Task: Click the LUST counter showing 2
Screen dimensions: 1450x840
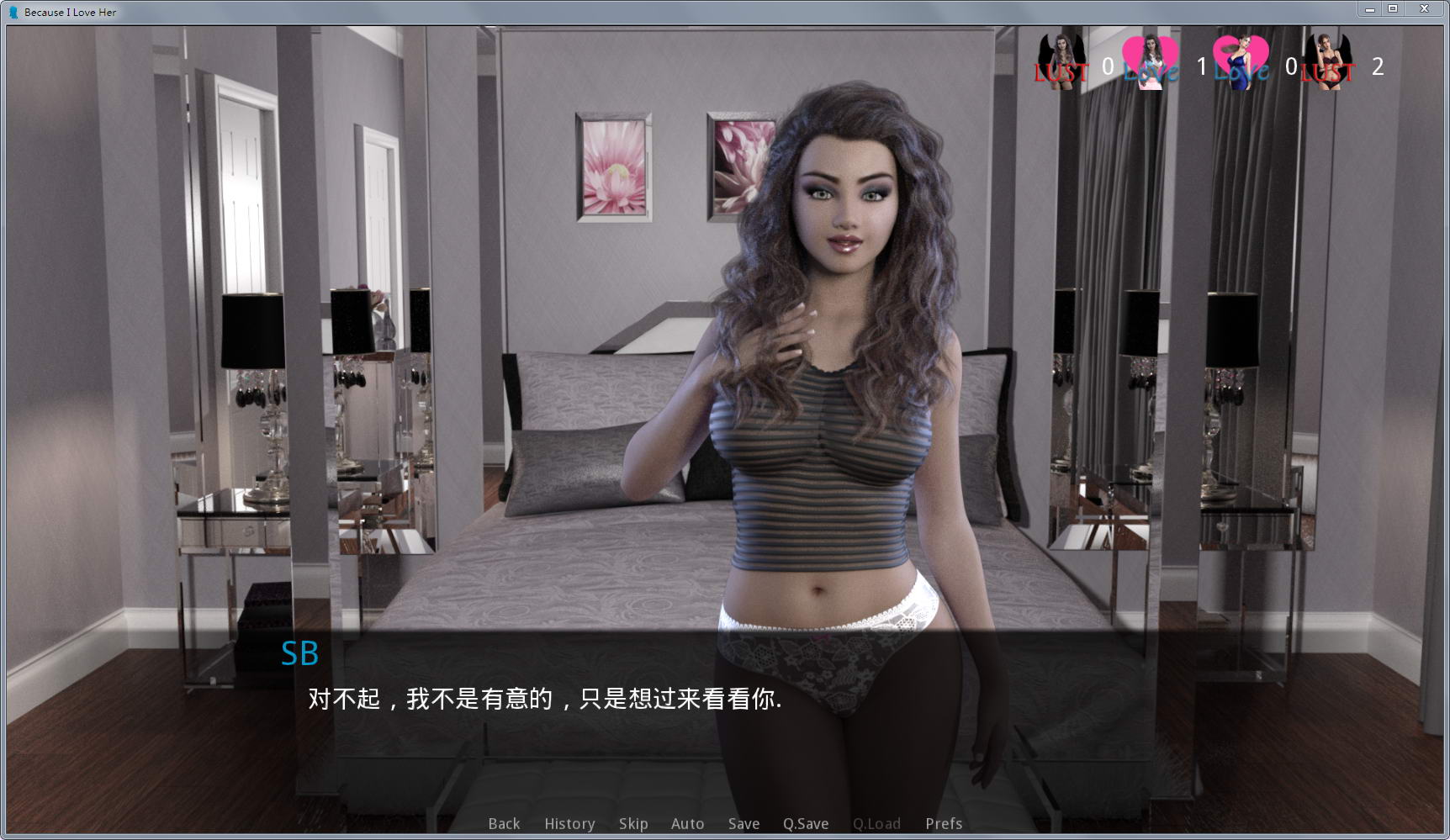Action: (1378, 66)
